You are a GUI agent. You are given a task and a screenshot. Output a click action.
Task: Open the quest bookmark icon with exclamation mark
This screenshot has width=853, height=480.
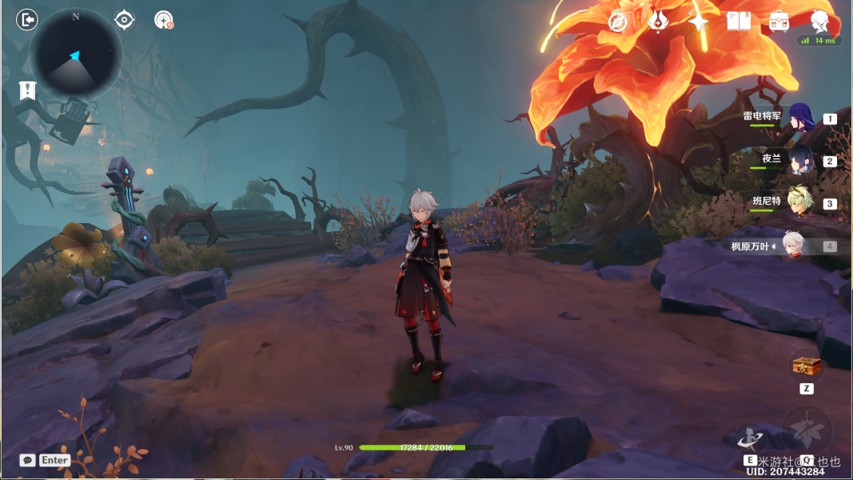[x=27, y=91]
